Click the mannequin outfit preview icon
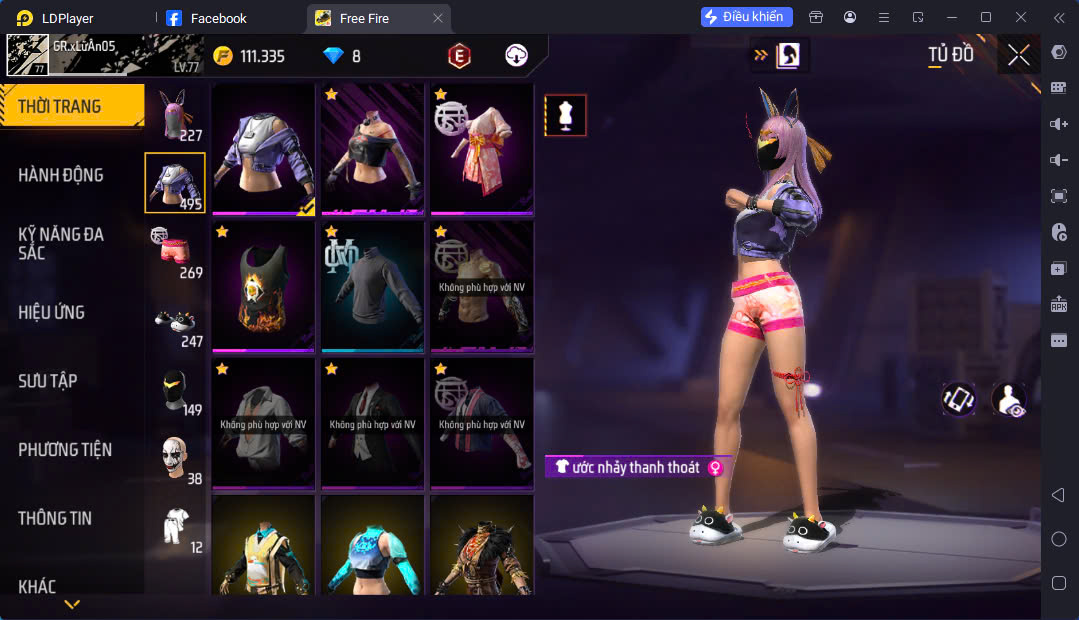 coord(566,116)
